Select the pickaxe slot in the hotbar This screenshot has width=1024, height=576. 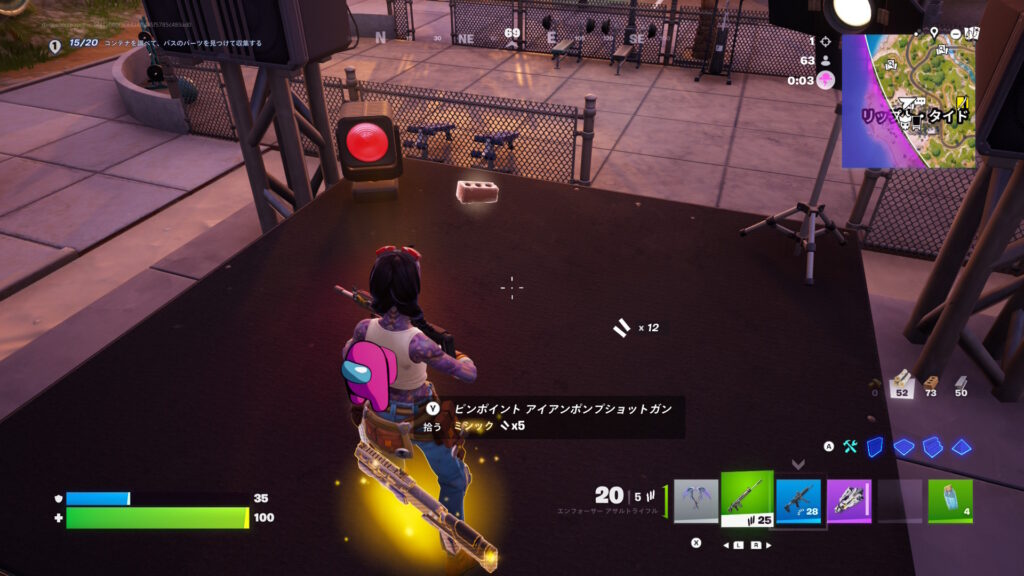696,501
